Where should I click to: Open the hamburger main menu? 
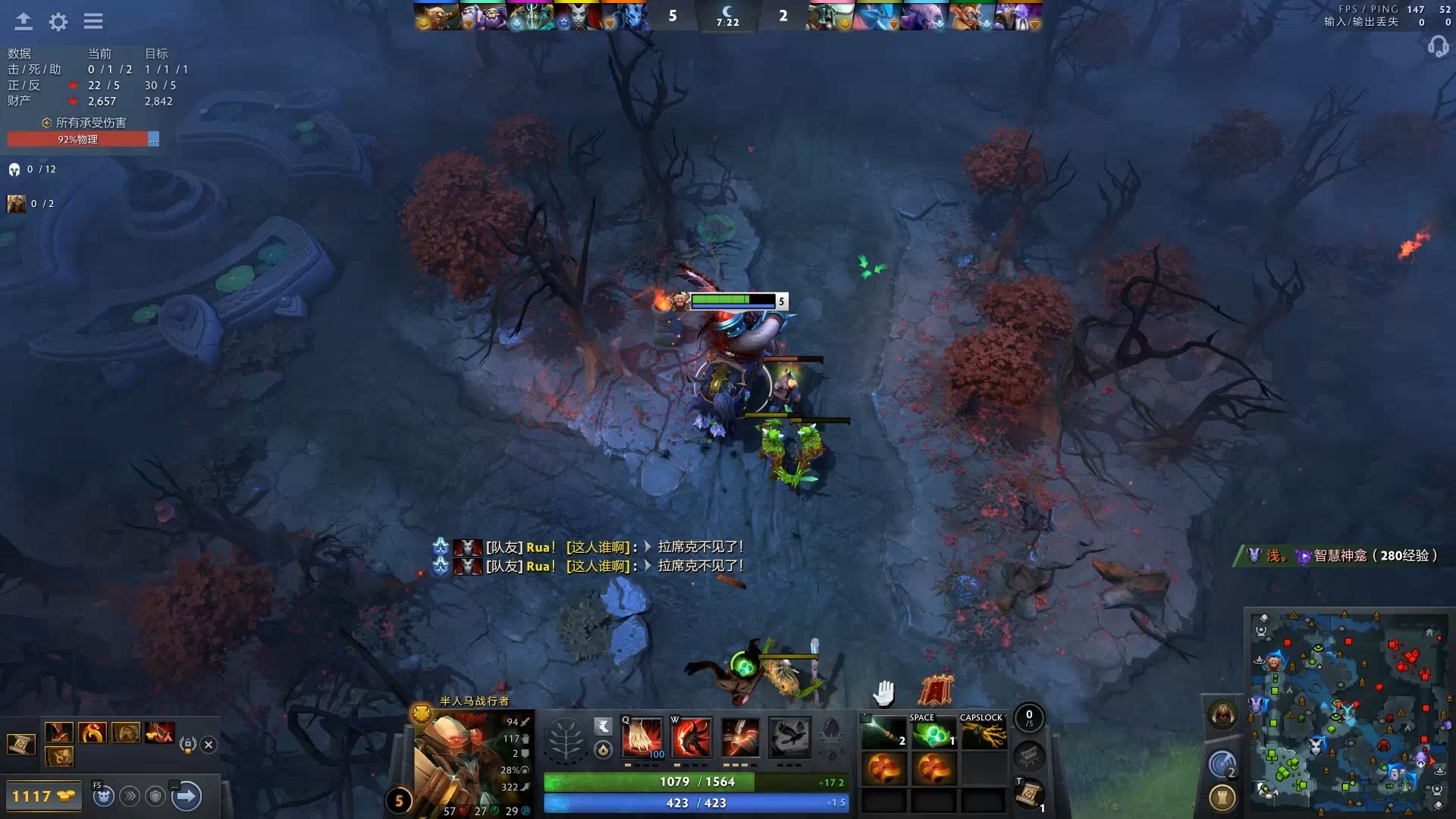point(93,21)
